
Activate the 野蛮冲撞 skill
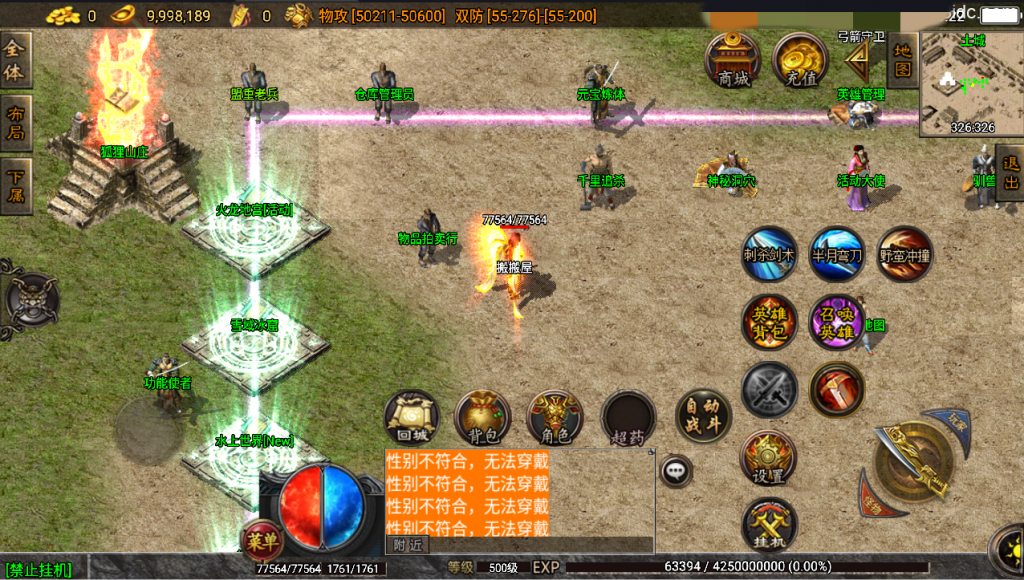(905, 254)
